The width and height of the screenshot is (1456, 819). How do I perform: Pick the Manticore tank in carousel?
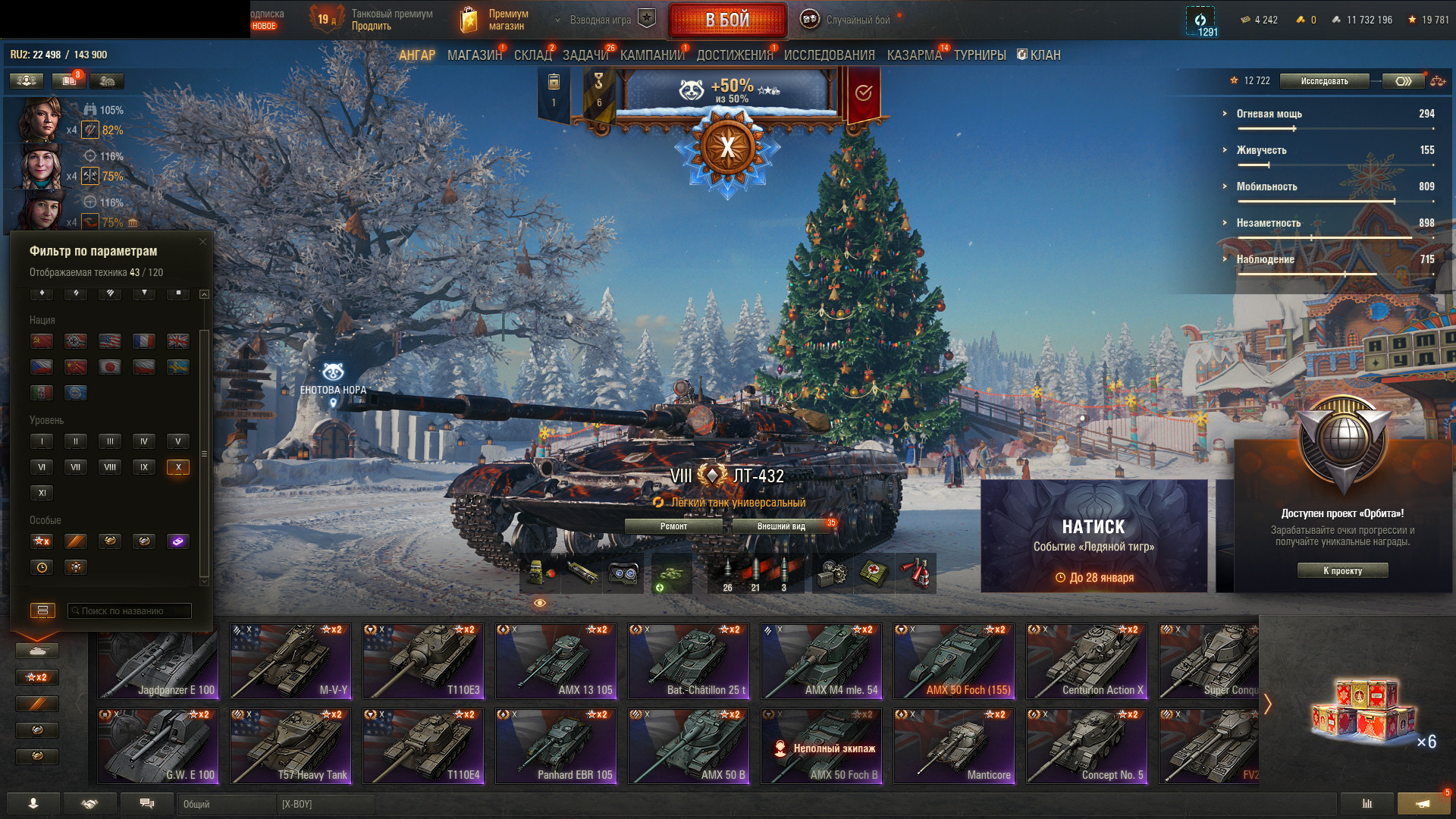(x=954, y=745)
